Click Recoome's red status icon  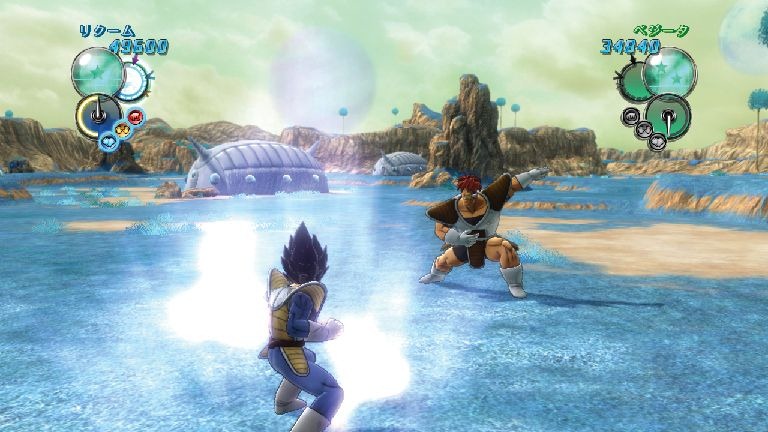pyautogui.click(x=137, y=117)
